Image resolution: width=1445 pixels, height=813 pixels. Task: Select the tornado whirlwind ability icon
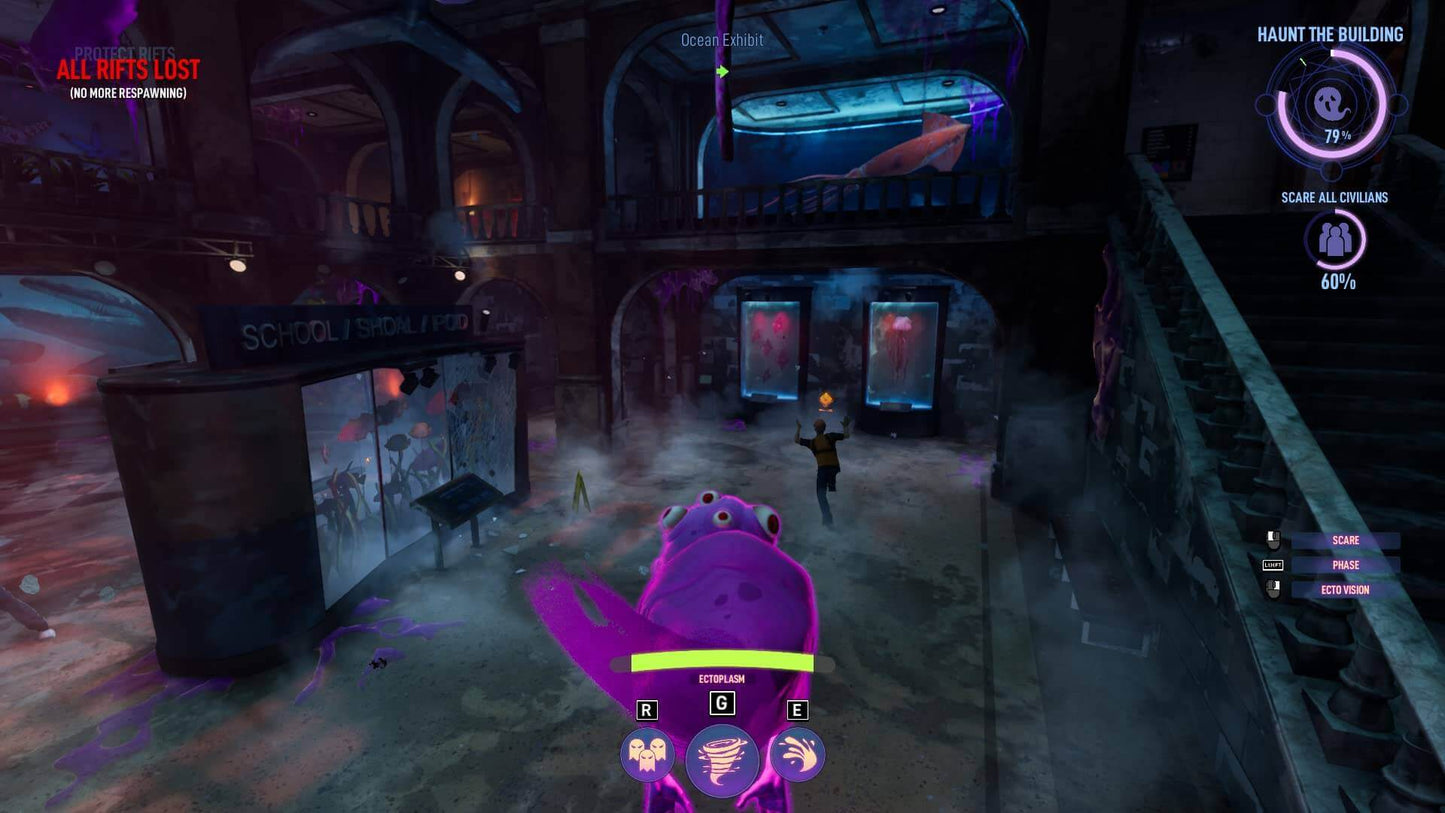coord(722,757)
